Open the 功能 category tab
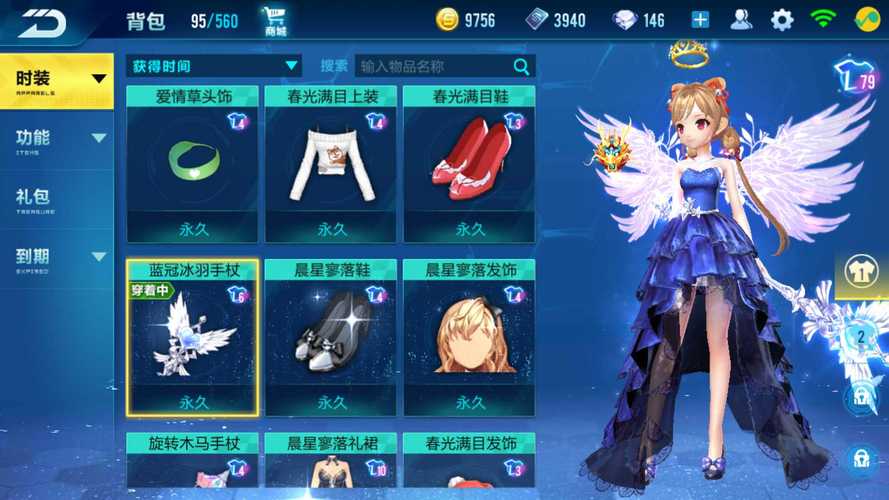Image resolution: width=889 pixels, height=500 pixels. click(55, 139)
